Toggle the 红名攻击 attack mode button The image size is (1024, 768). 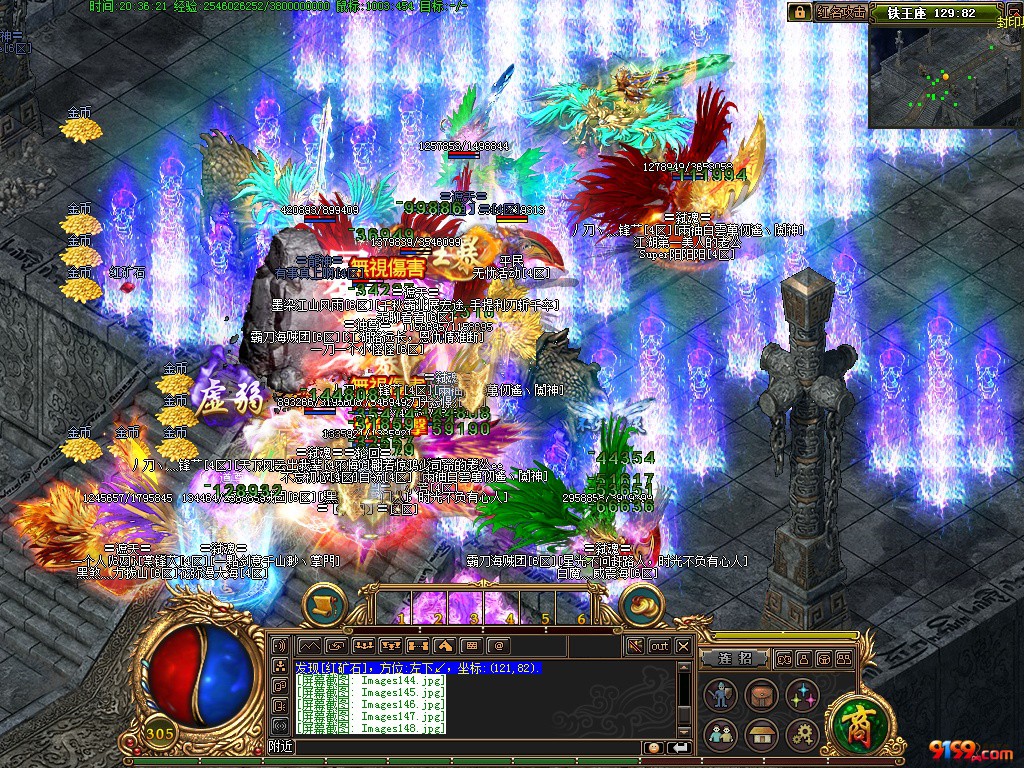pos(838,12)
